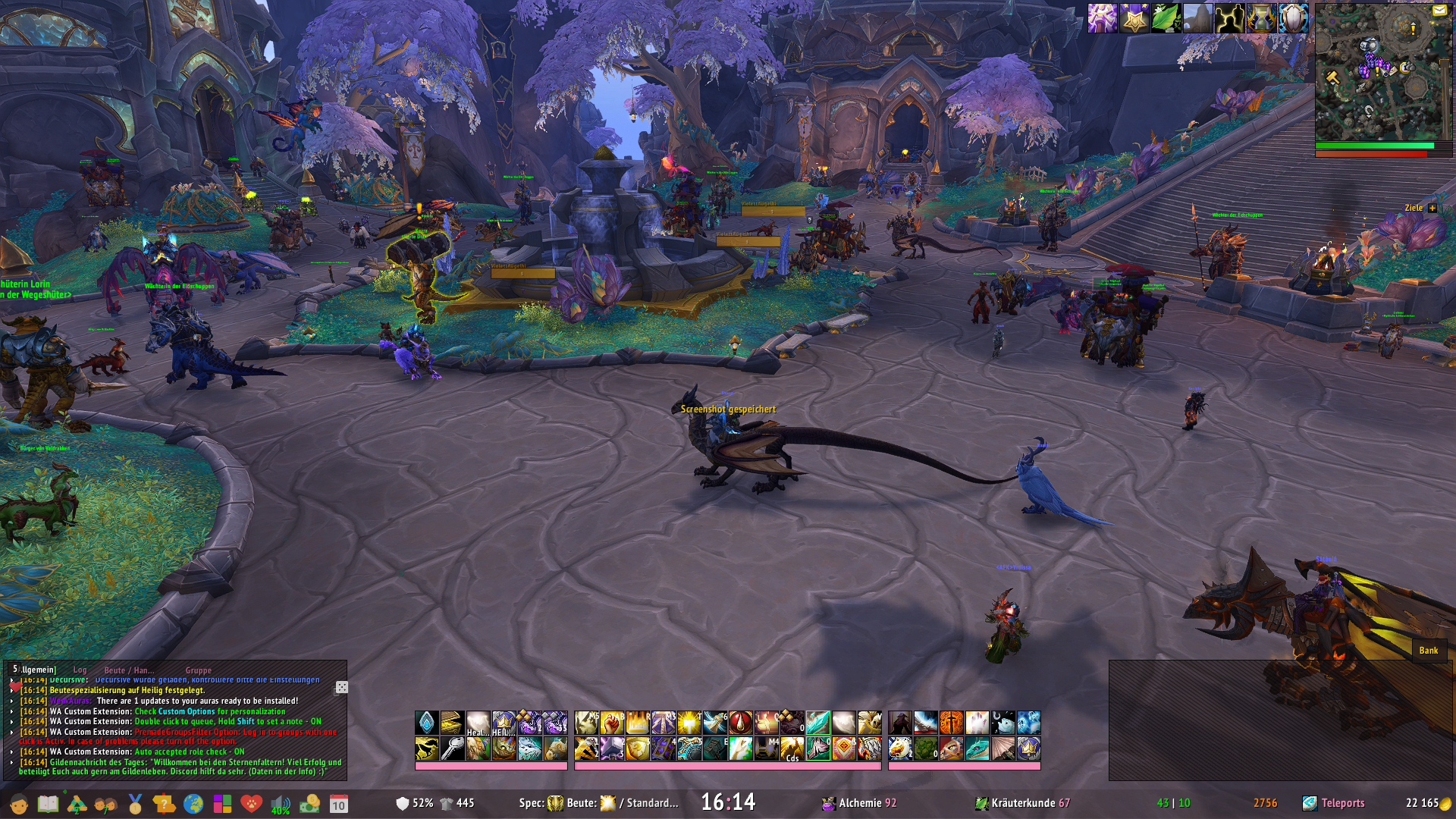1456x819 pixels.
Task: Open the Beute / Han... chat tab
Action: point(129,670)
